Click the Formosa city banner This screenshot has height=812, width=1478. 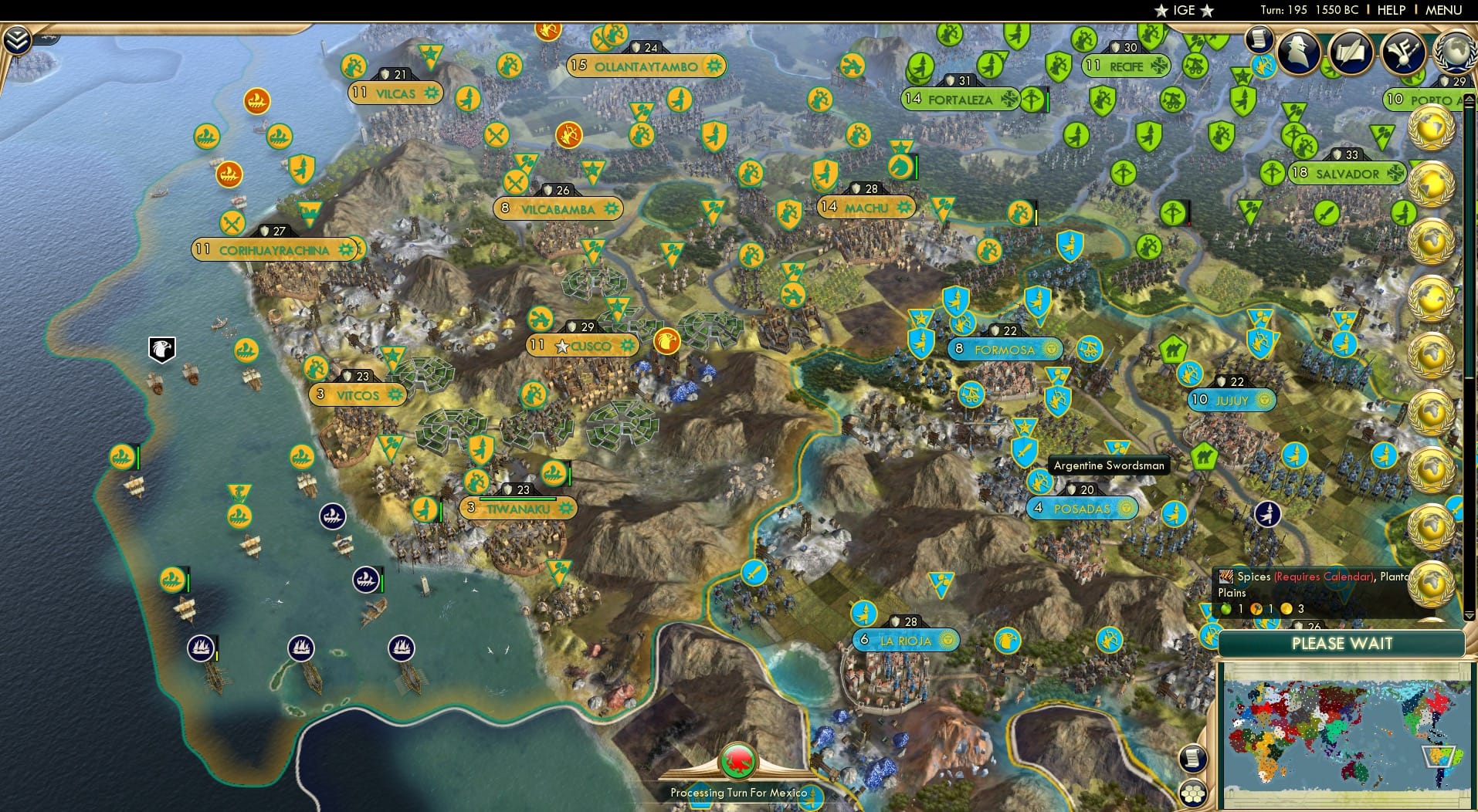coord(1005,350)
